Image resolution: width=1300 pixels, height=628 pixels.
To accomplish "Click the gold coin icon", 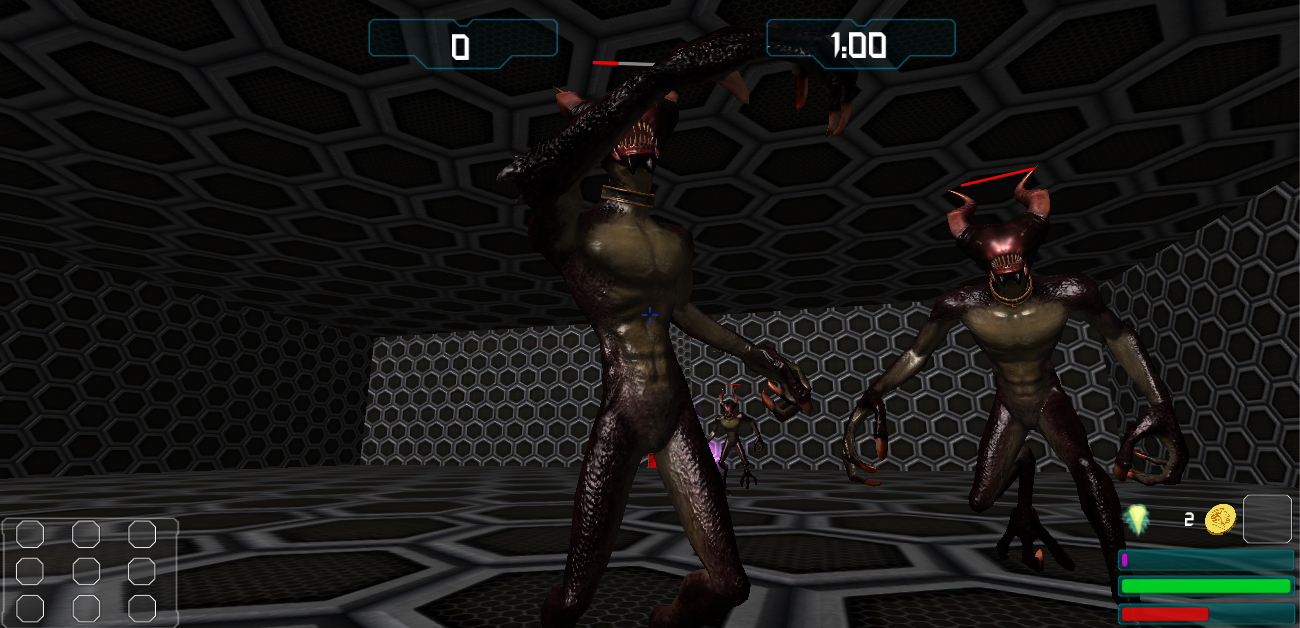I will coord(1220,519).
